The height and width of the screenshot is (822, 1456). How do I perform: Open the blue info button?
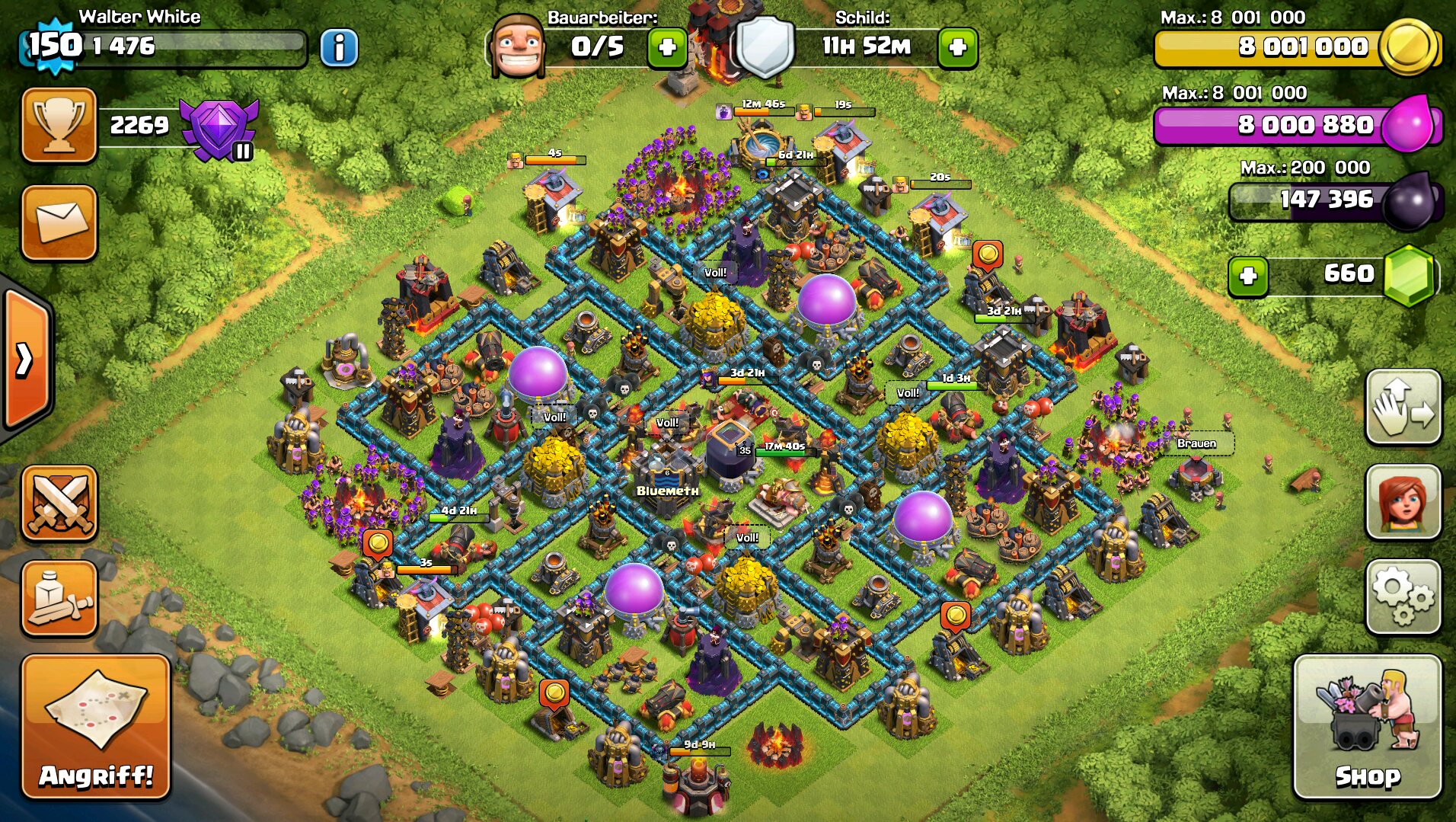pyautogui.click(x=339, y=48)
